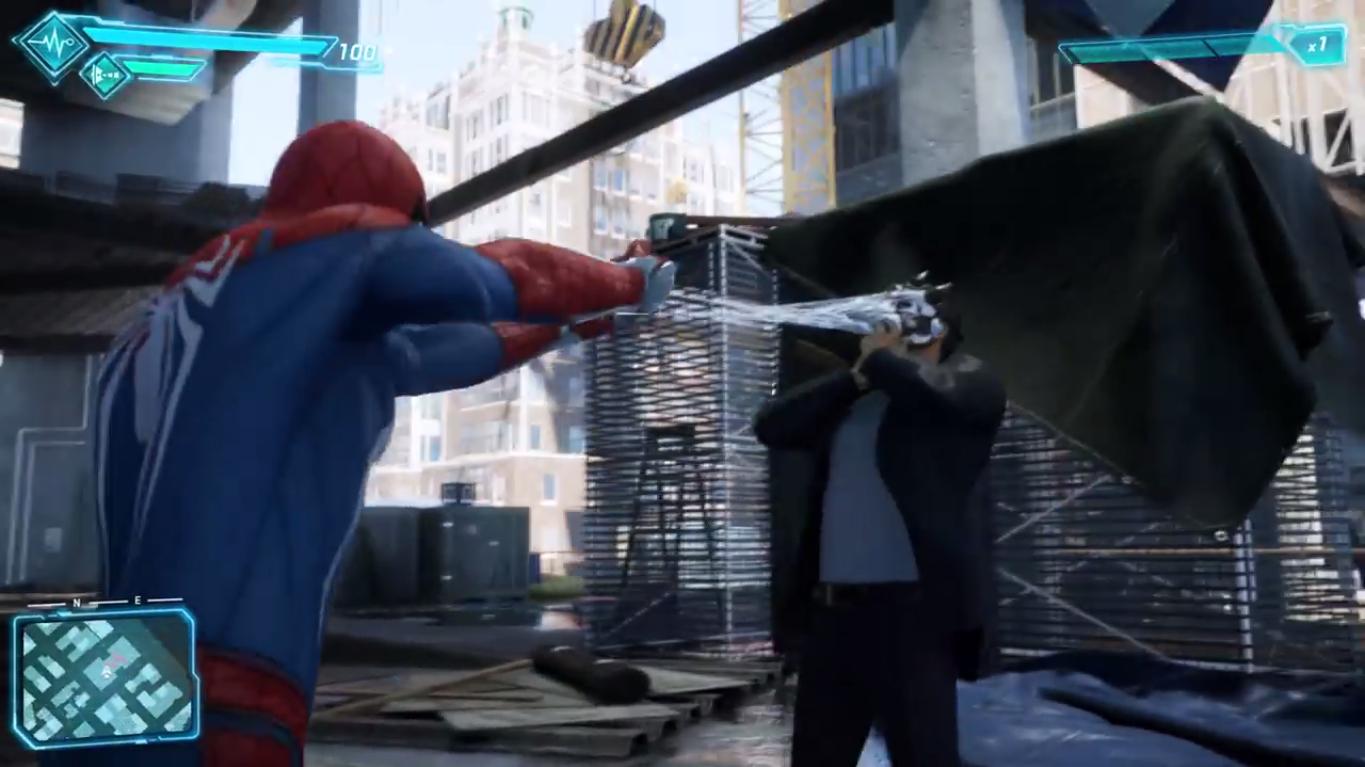This screenshot has width=1365, height=767.
Task: Click the 100 health value label
Action: [357, 48]
